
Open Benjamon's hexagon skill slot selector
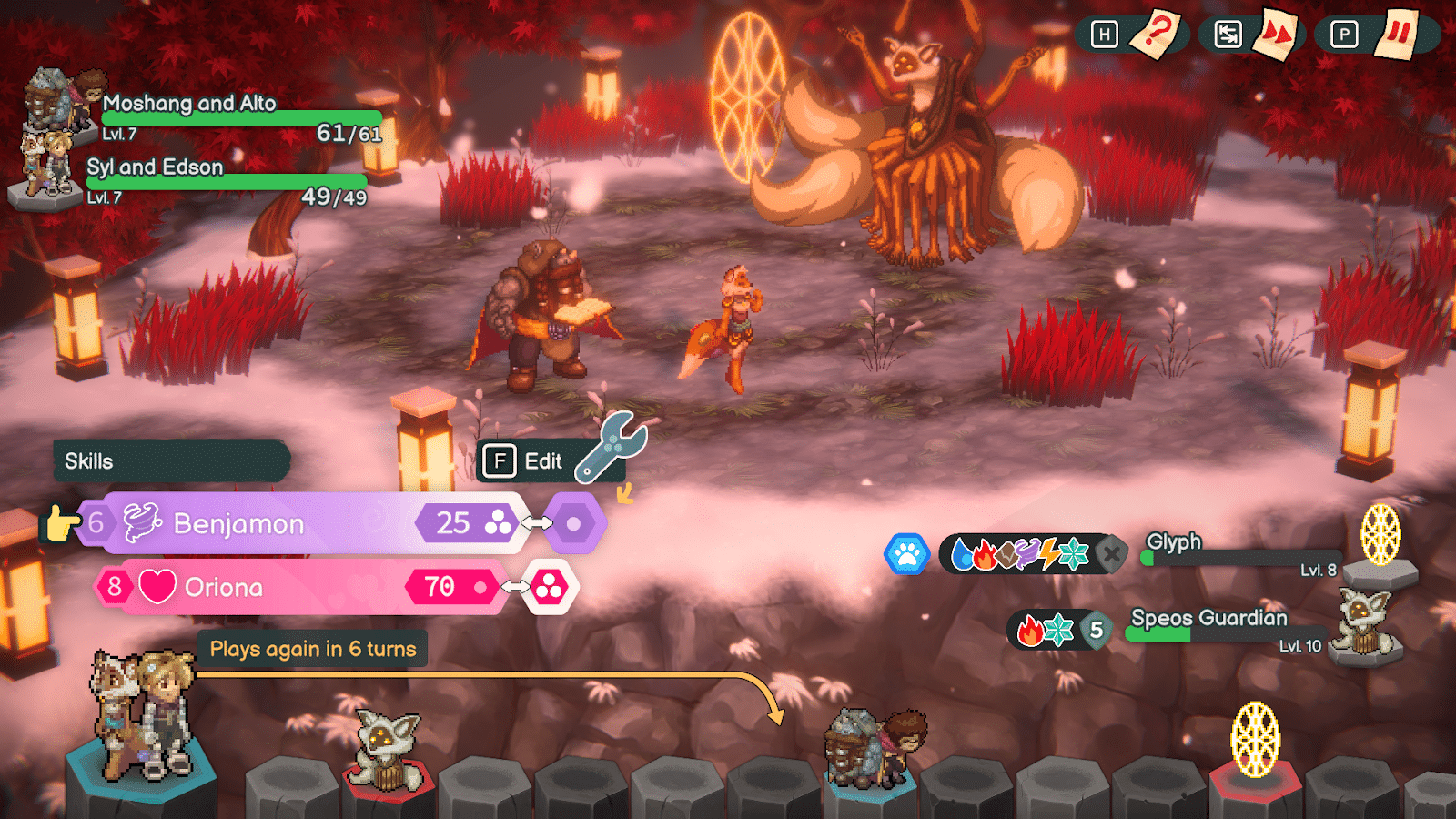tap(573, 523)
